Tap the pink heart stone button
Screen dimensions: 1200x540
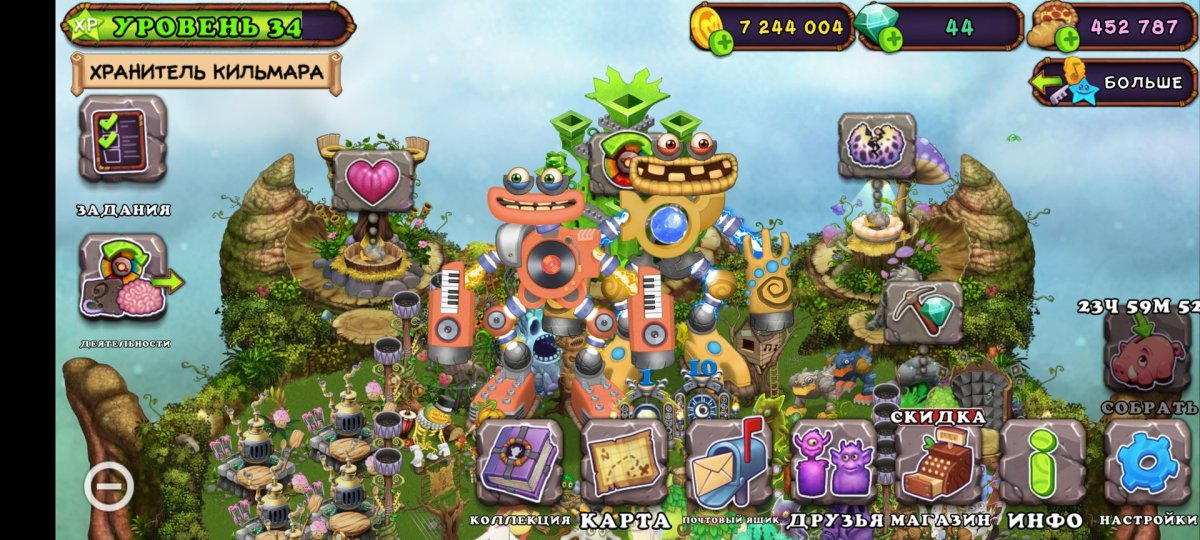372,179
